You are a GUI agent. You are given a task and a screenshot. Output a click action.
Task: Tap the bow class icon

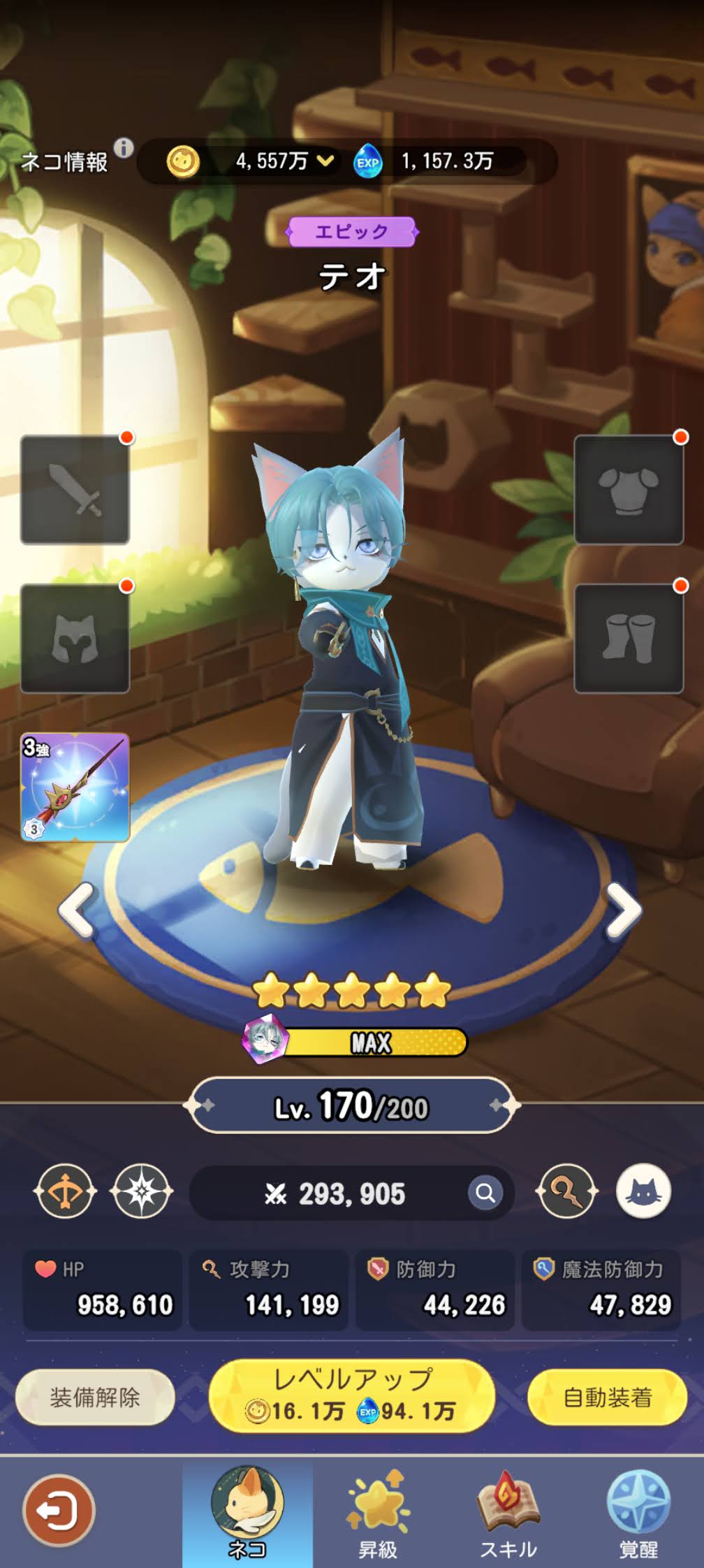(64, 1191)
